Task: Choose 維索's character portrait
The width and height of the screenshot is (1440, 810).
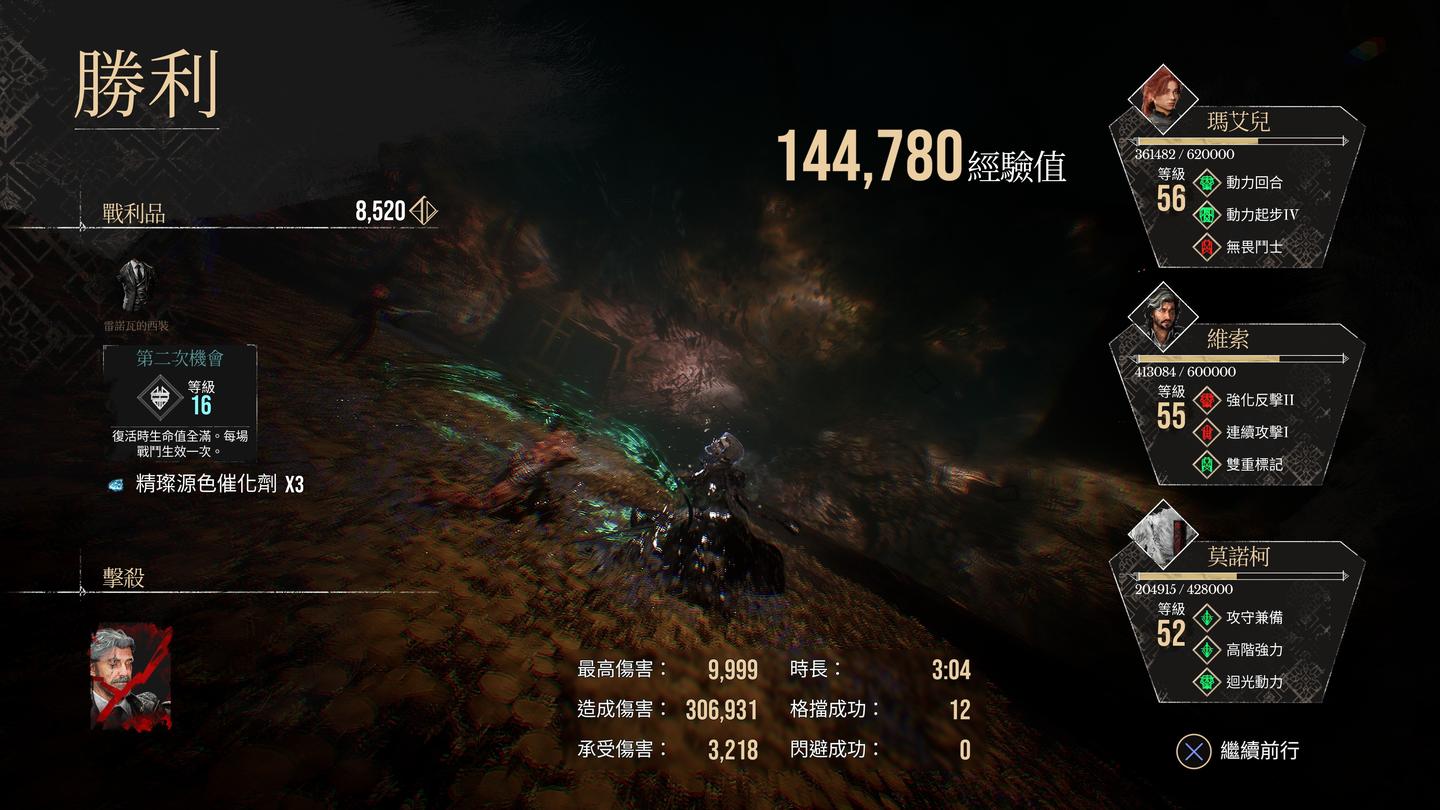Action: coord(1162,315)
